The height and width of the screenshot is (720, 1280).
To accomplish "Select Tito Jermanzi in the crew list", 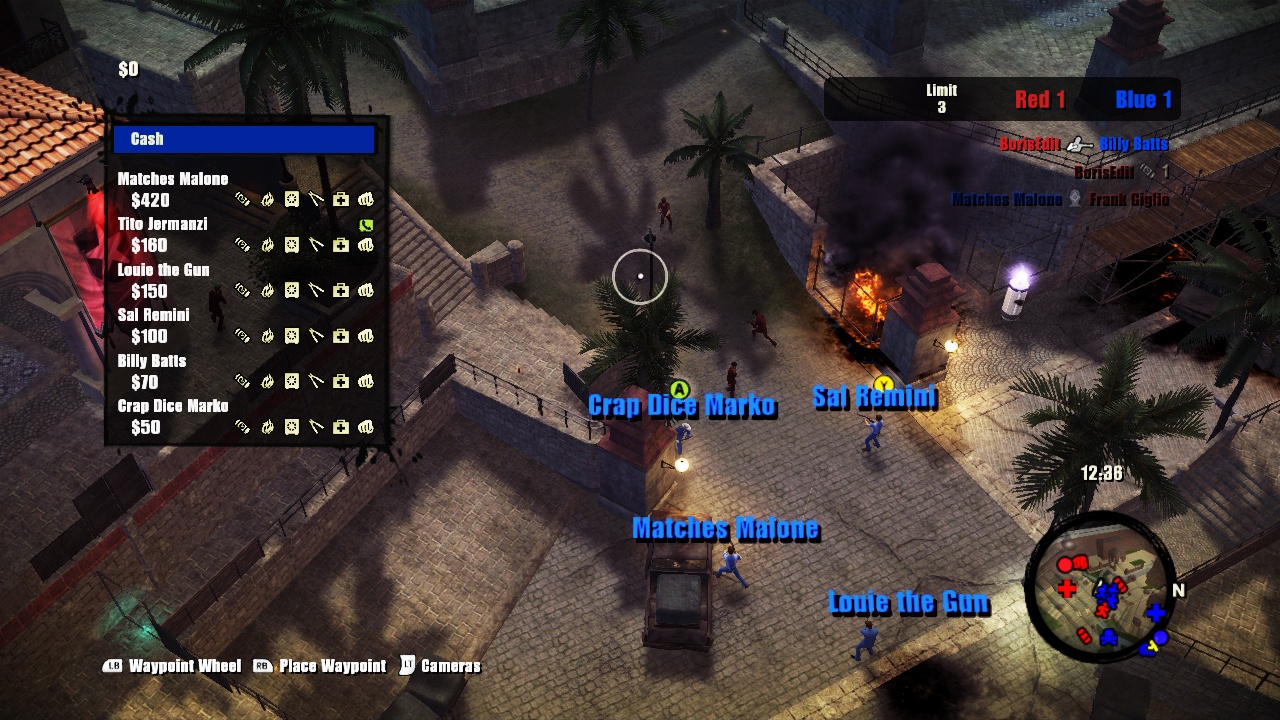I will 162,225.
